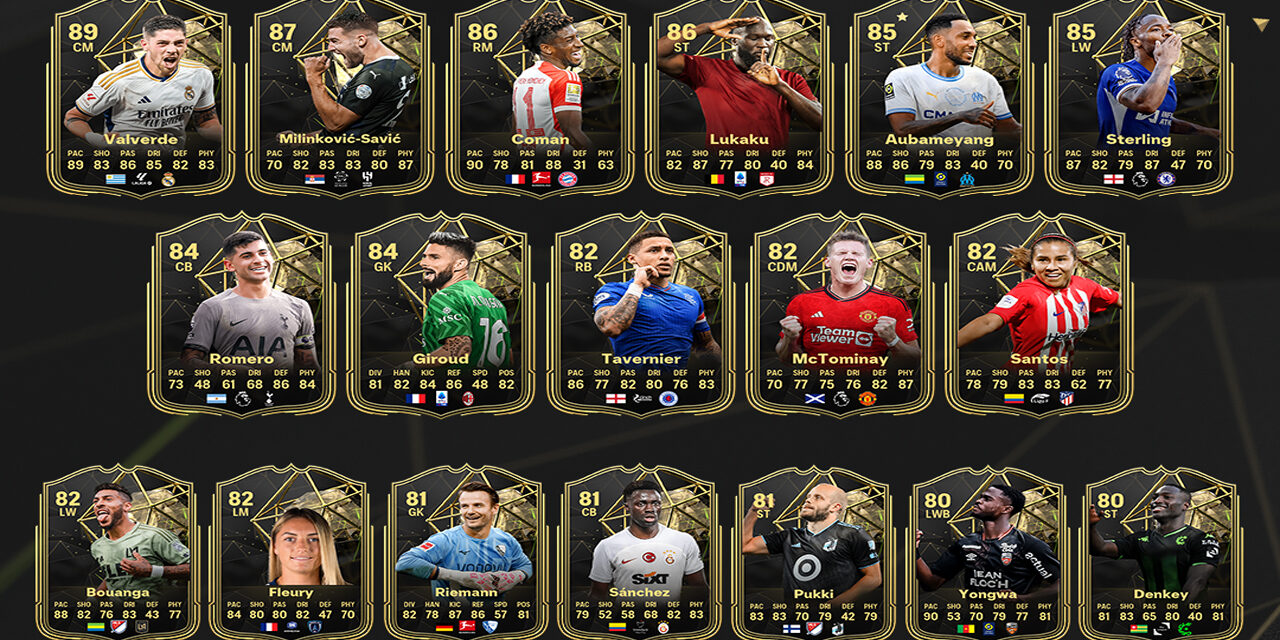Viewport: 1280px width, 640px height.
Task: Choose the Romero centre-back card
Action: (241, 314)
